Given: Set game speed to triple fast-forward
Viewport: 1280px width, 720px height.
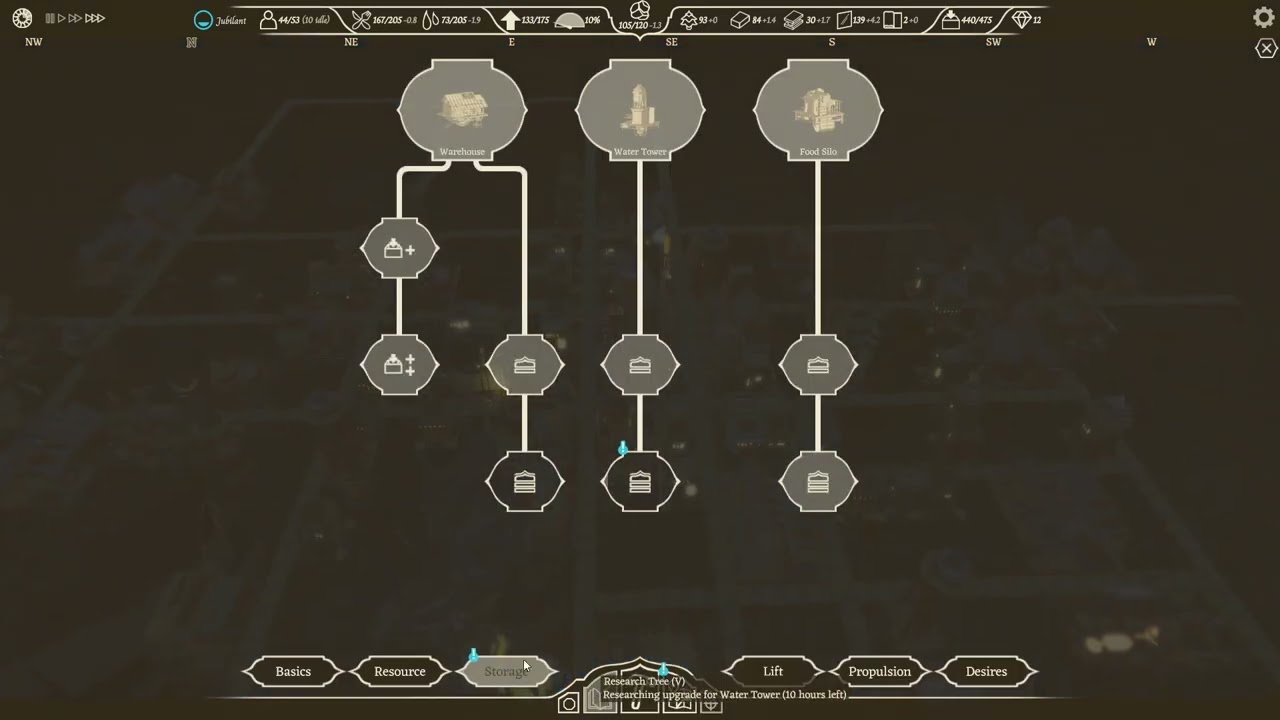Looking at the screenshot, I should point(95,18).
